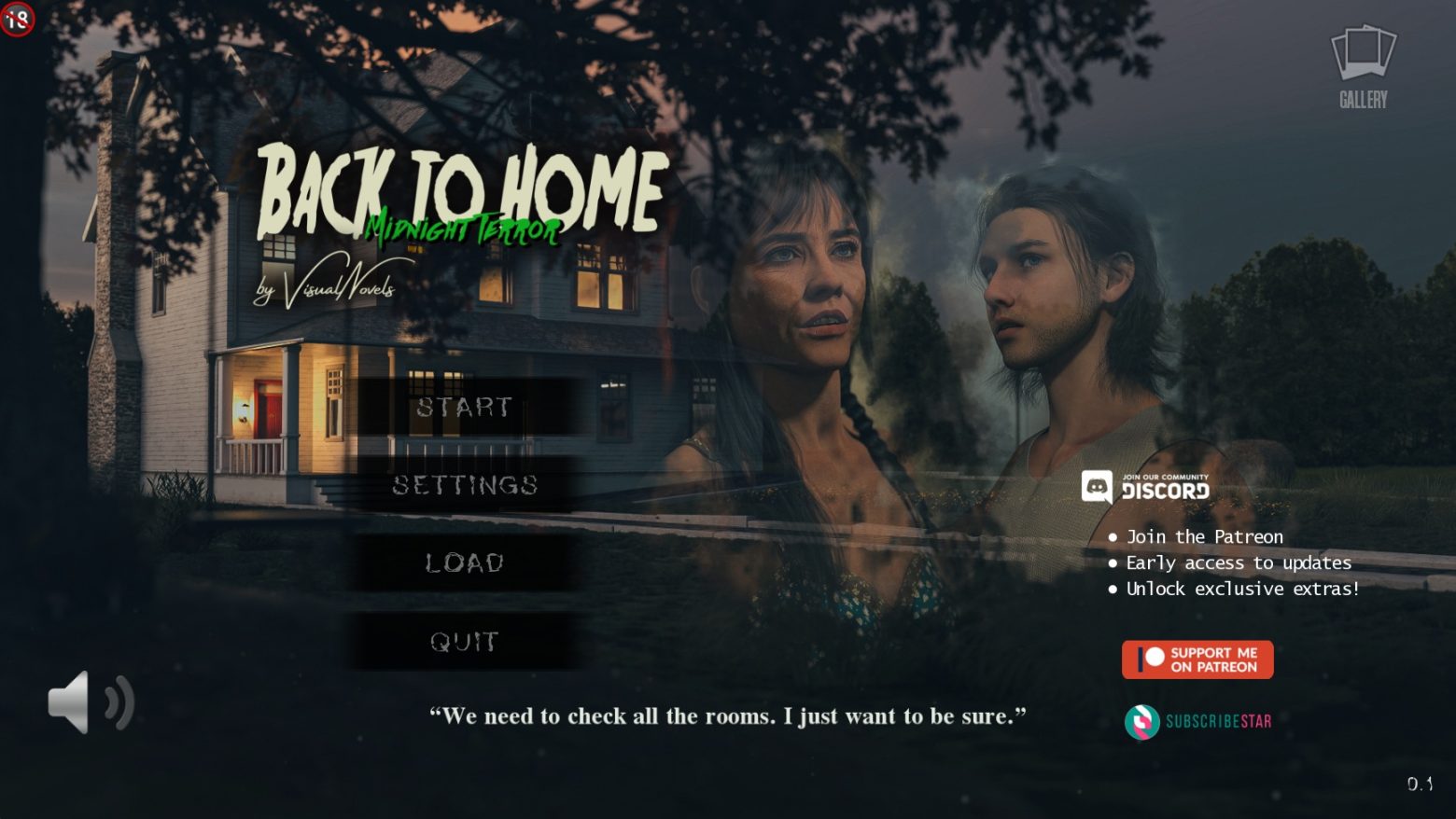The height and width of the screenshot is (819, 1456).
Task: Quit the game
Action: (x=464, y=642)
